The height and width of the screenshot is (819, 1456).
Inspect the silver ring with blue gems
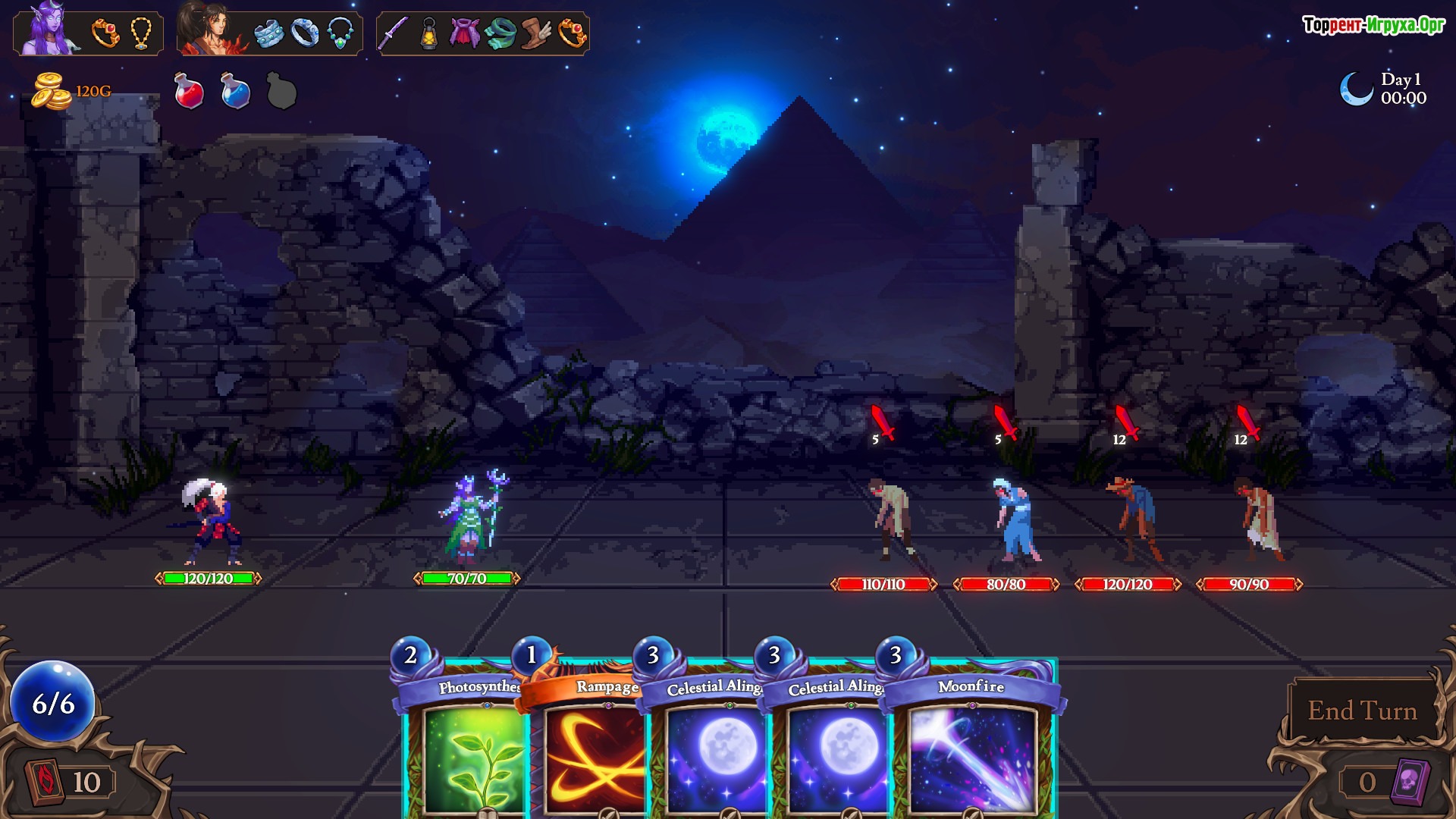click(x=305, y=33)
